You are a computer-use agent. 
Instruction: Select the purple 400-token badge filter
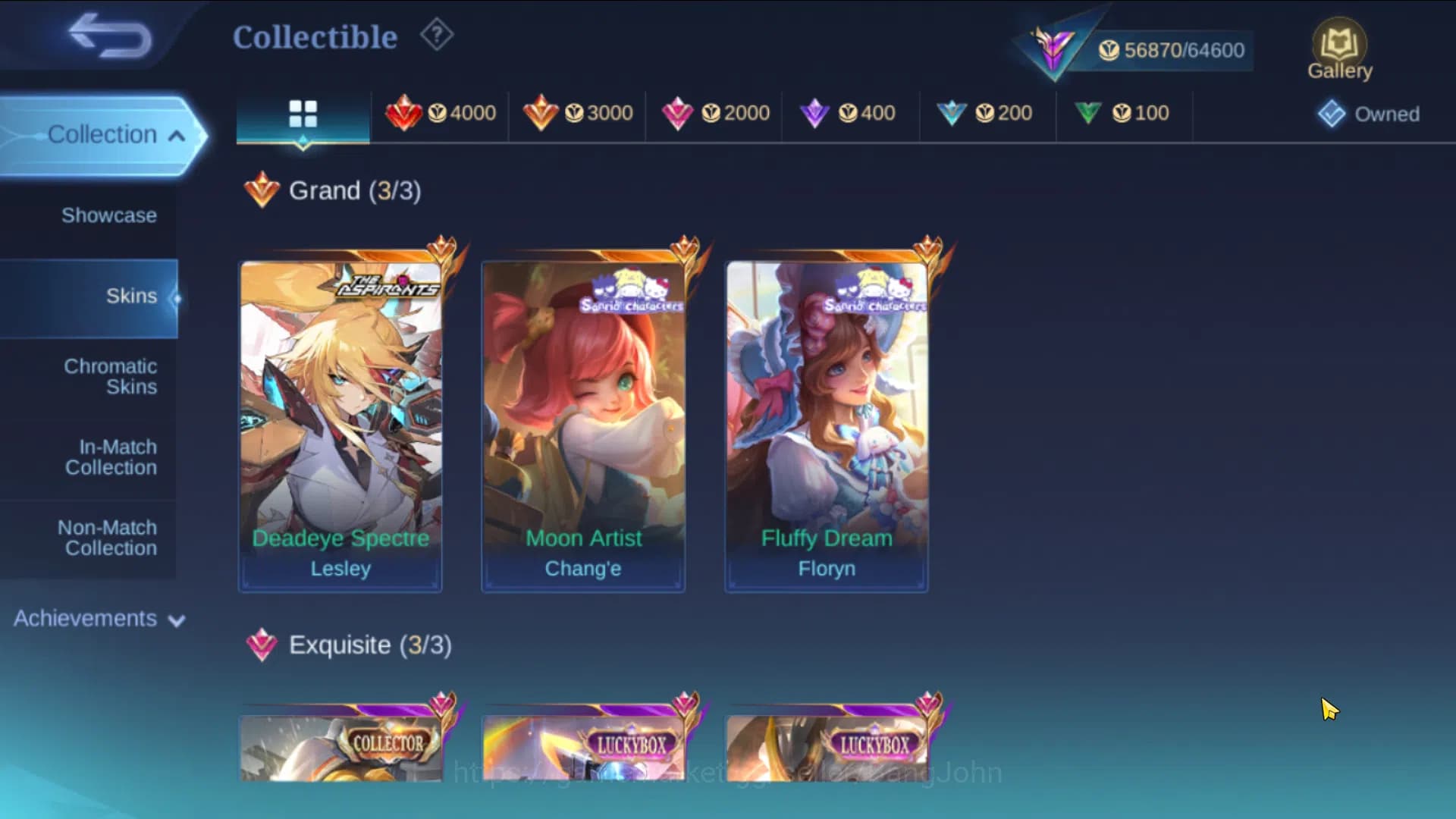tap(849, 114)
